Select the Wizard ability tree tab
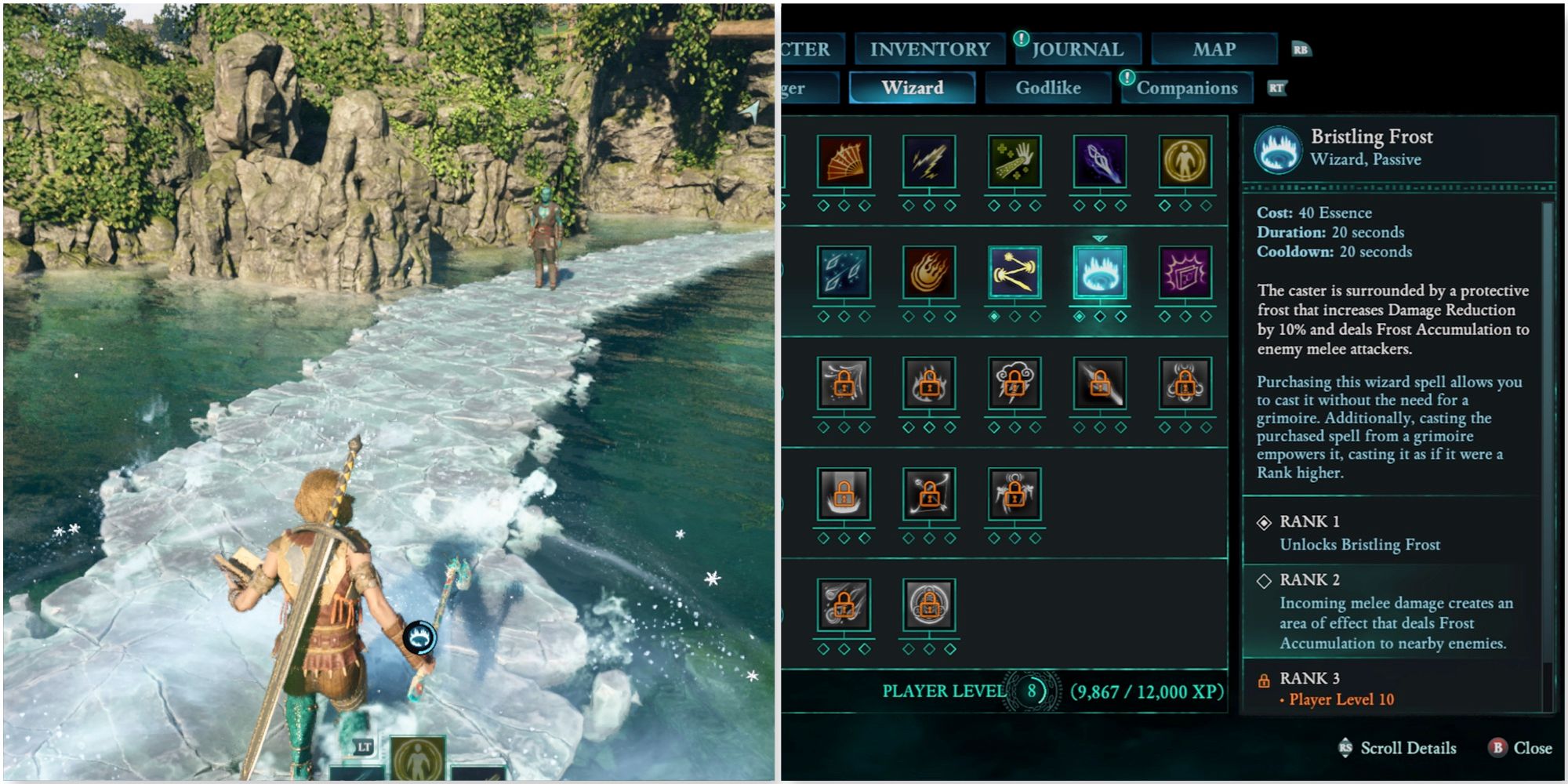This screenshot has height=784, width=1568. 912,88
